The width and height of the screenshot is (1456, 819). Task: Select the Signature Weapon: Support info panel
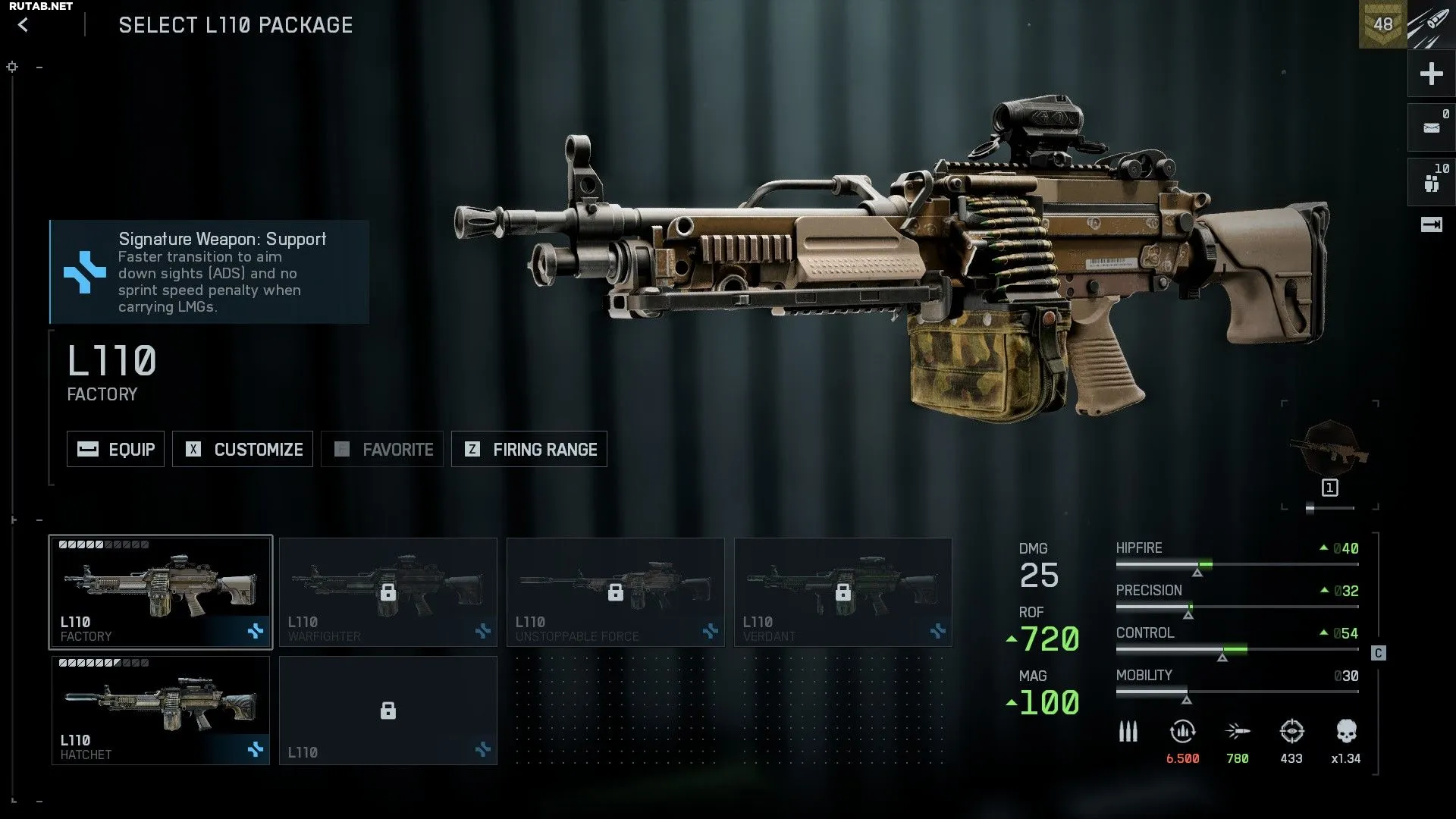(209, 272)
